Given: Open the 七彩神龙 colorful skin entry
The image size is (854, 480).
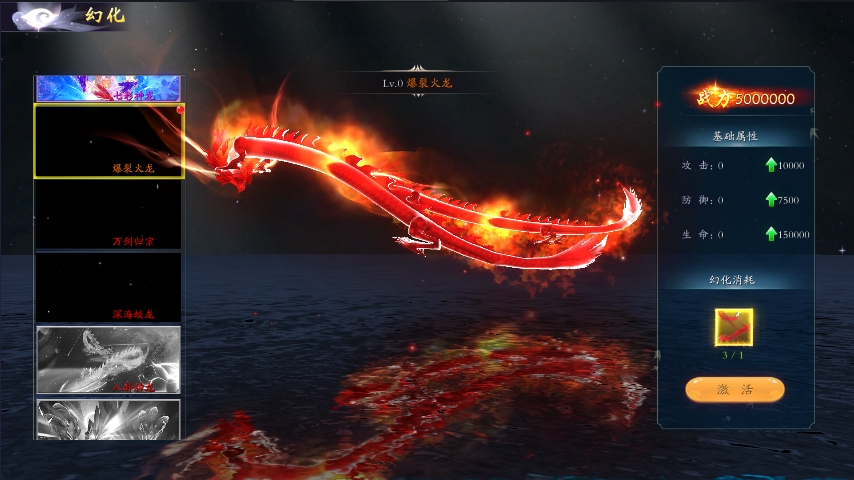Looking at the screenshot, I should tap(109, 88).
